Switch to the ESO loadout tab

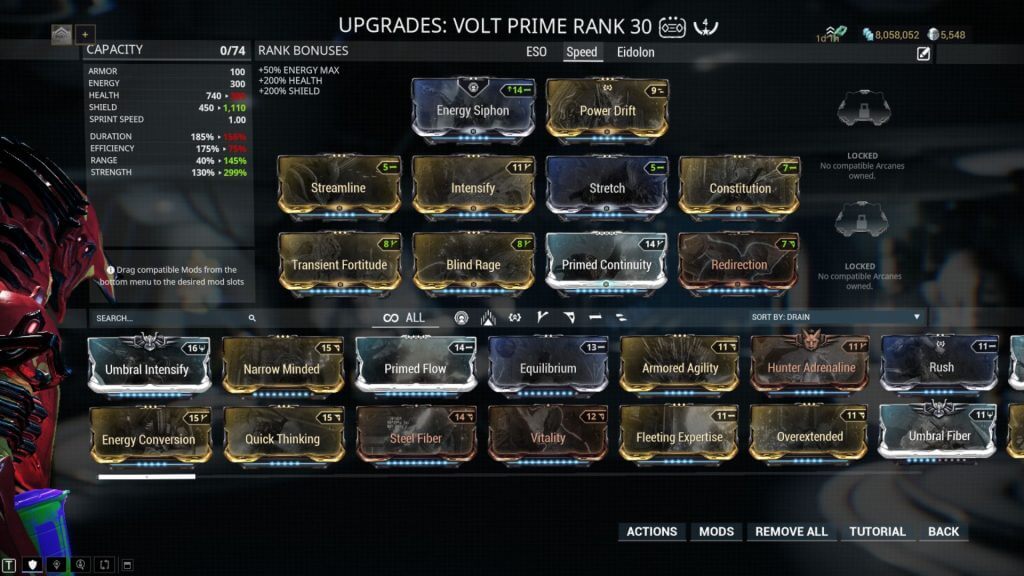click(x=537, y=52)
